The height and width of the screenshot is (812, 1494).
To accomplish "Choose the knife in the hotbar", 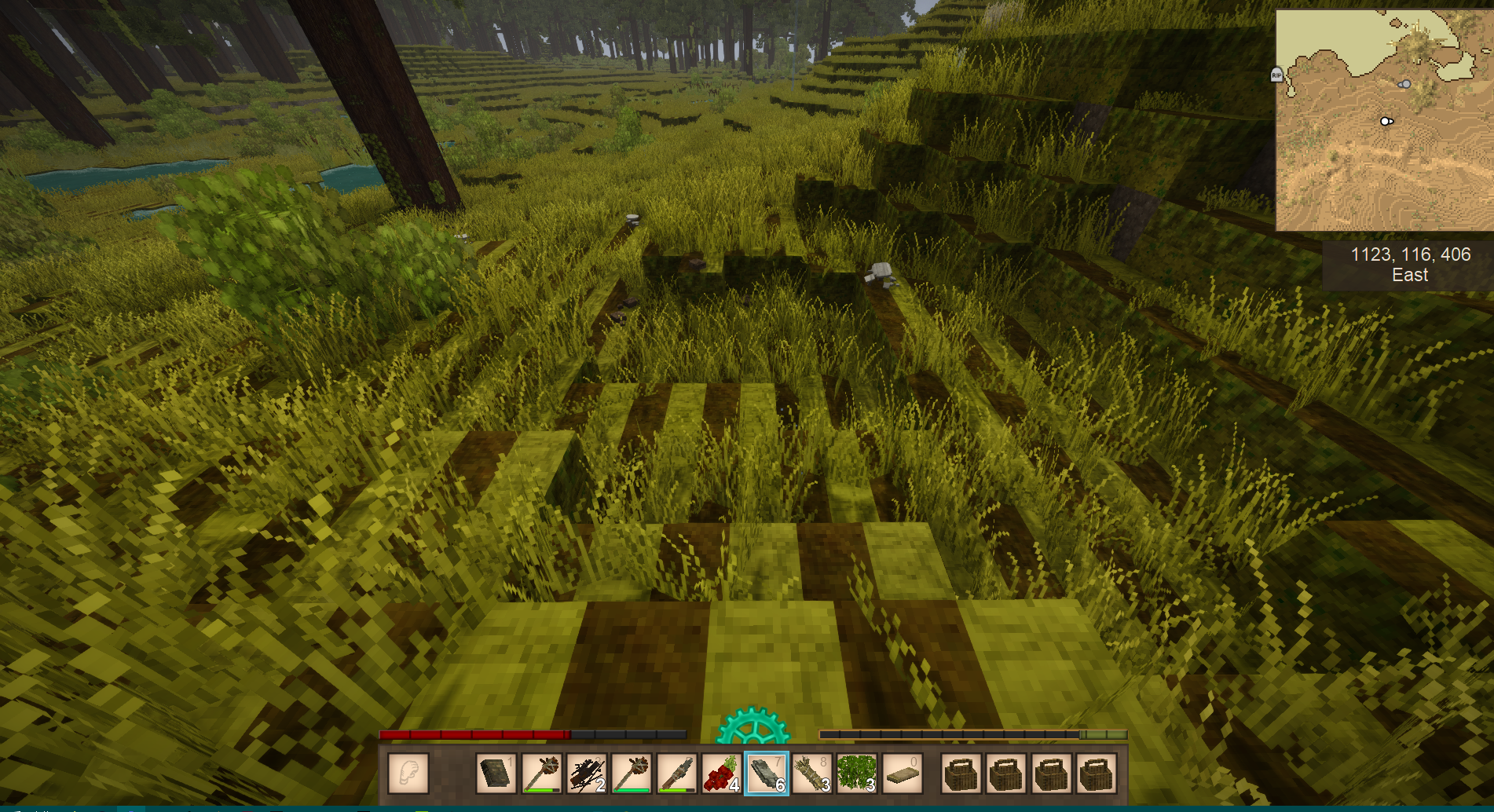I will pos(677,774).
